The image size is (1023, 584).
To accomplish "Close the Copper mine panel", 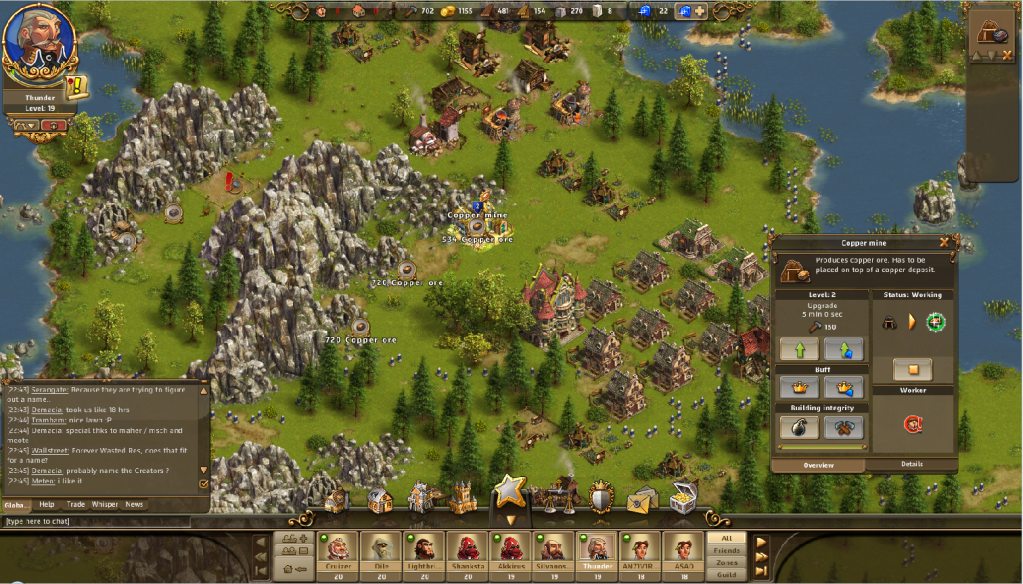I will click(x=944, y=242).
